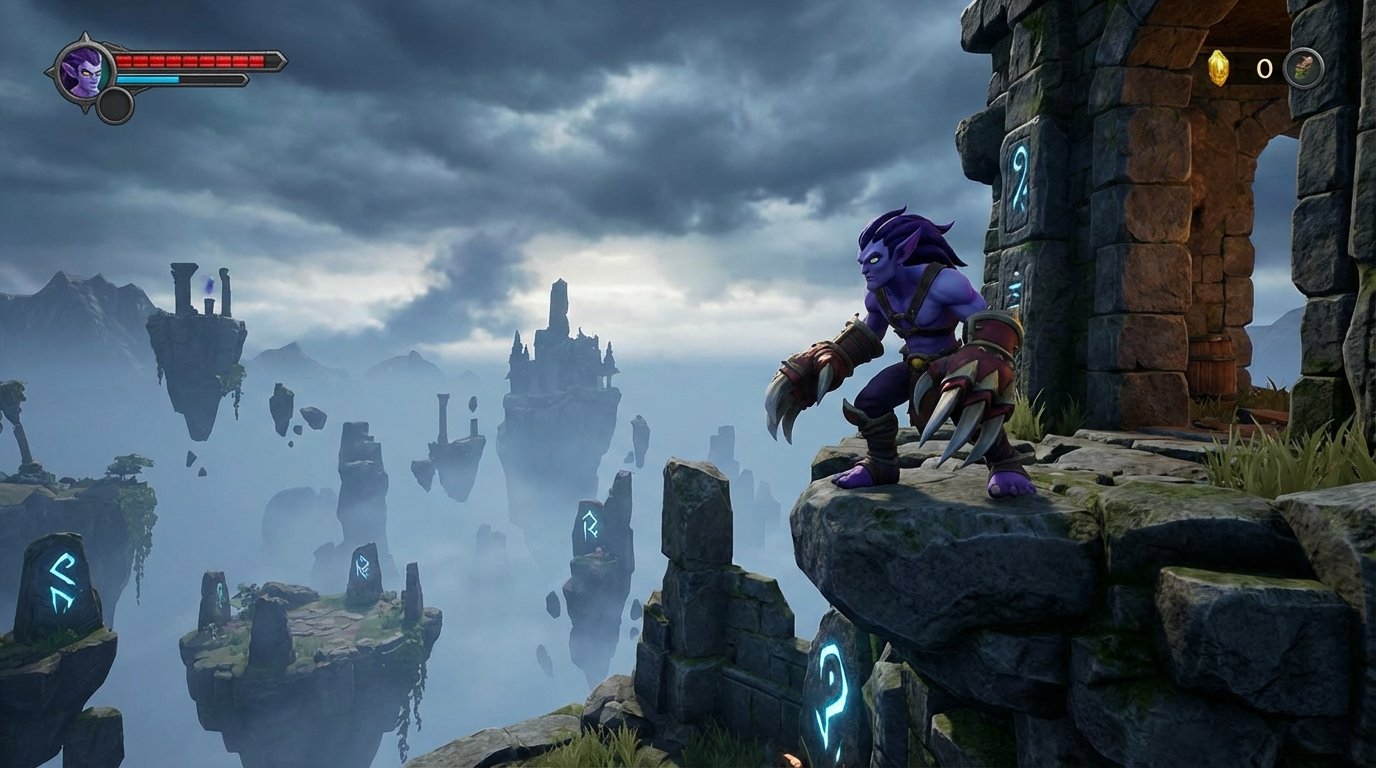
Task: Select the empty round slot below the portrait
Action: 115,105
